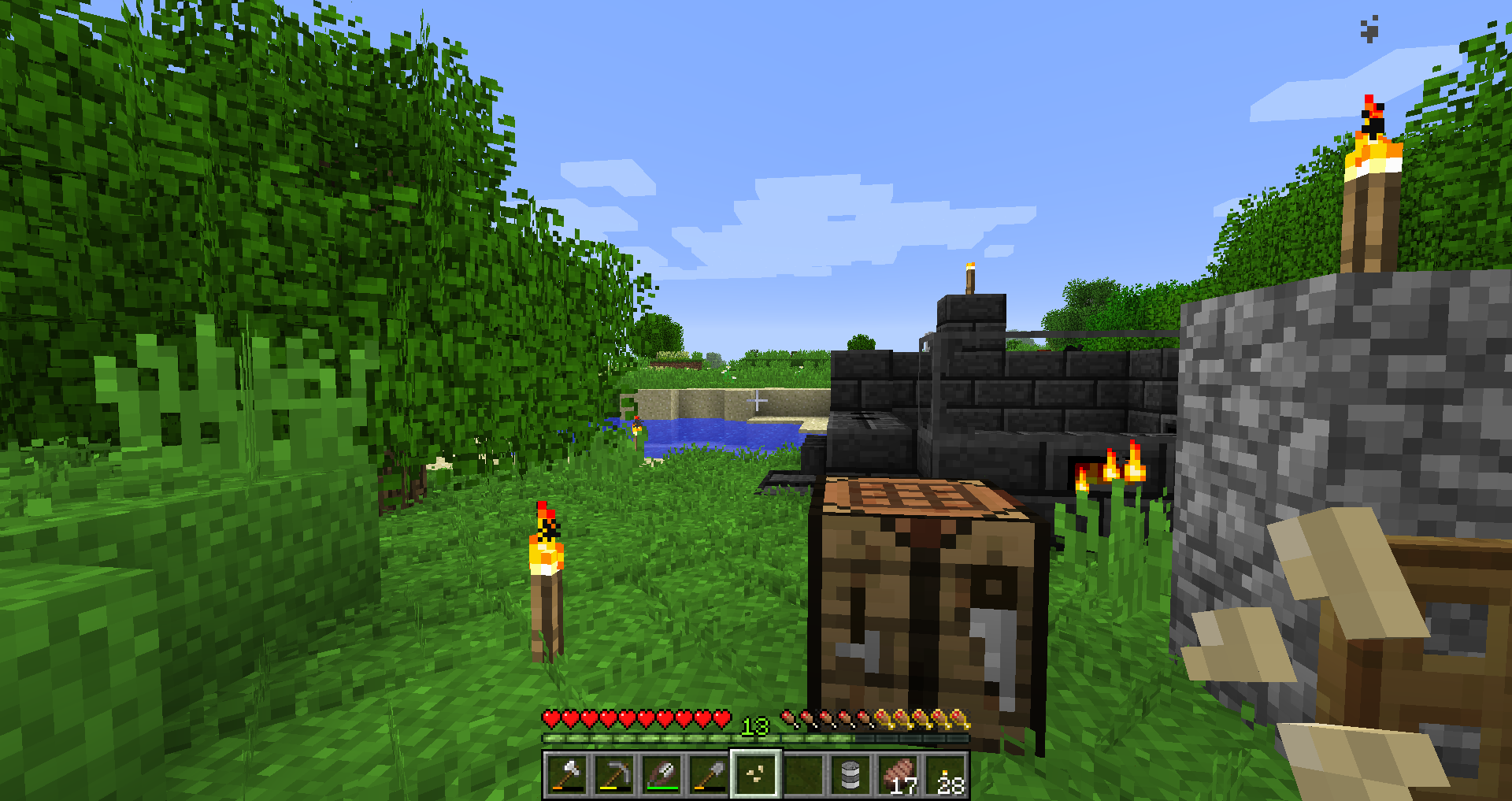Choose the cooked meat stack of 17

898,775
